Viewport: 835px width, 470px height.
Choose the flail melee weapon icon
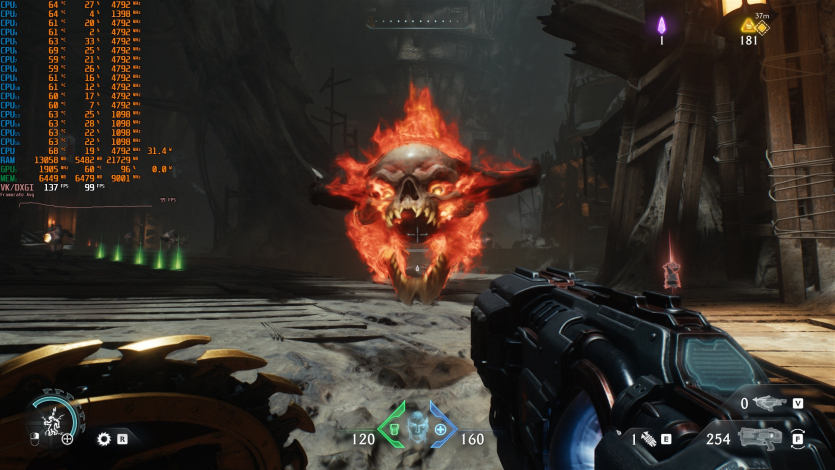(x=648, y=438)
